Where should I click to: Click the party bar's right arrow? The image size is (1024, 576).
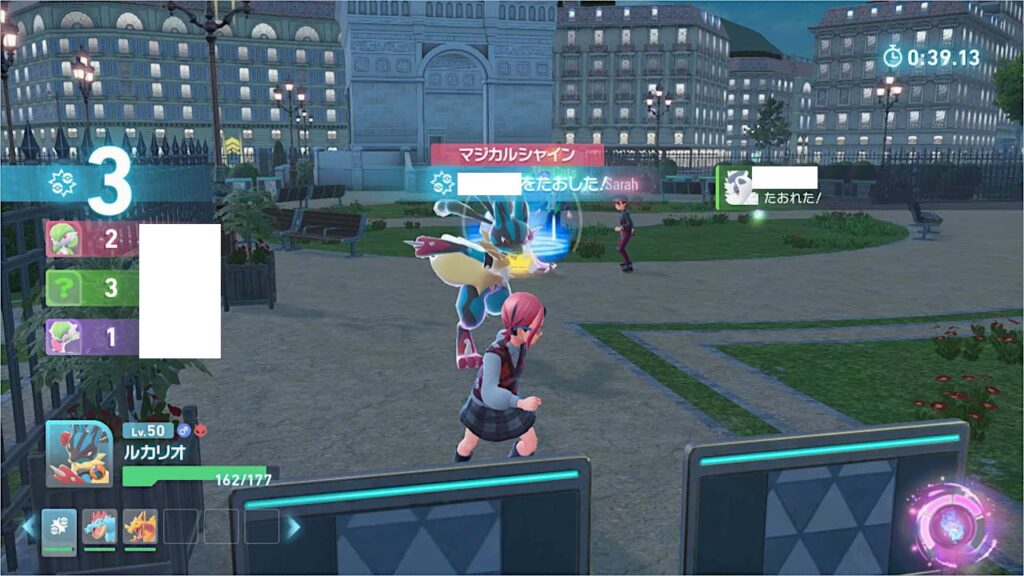point(293,526)
